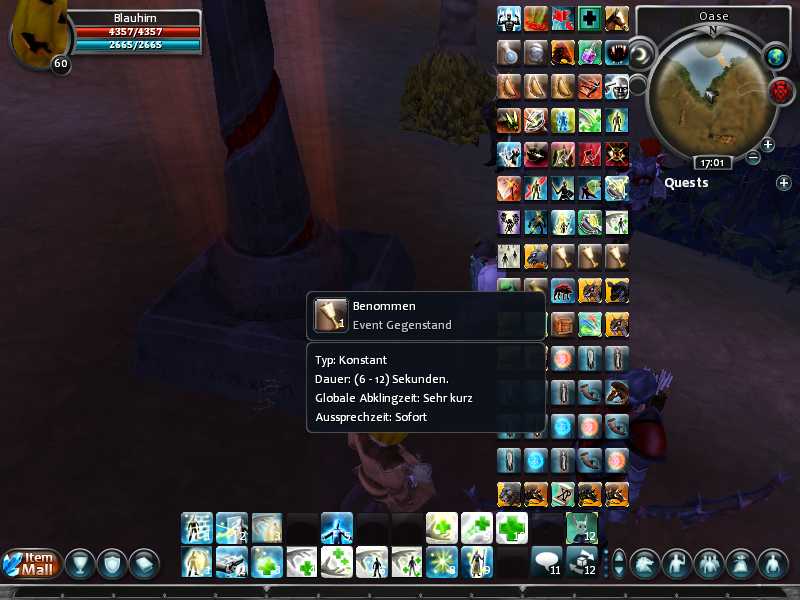This screenshot has height=600, width=800.
Task: Activate the green cross buff icon
Action: [x=590, y=18]
